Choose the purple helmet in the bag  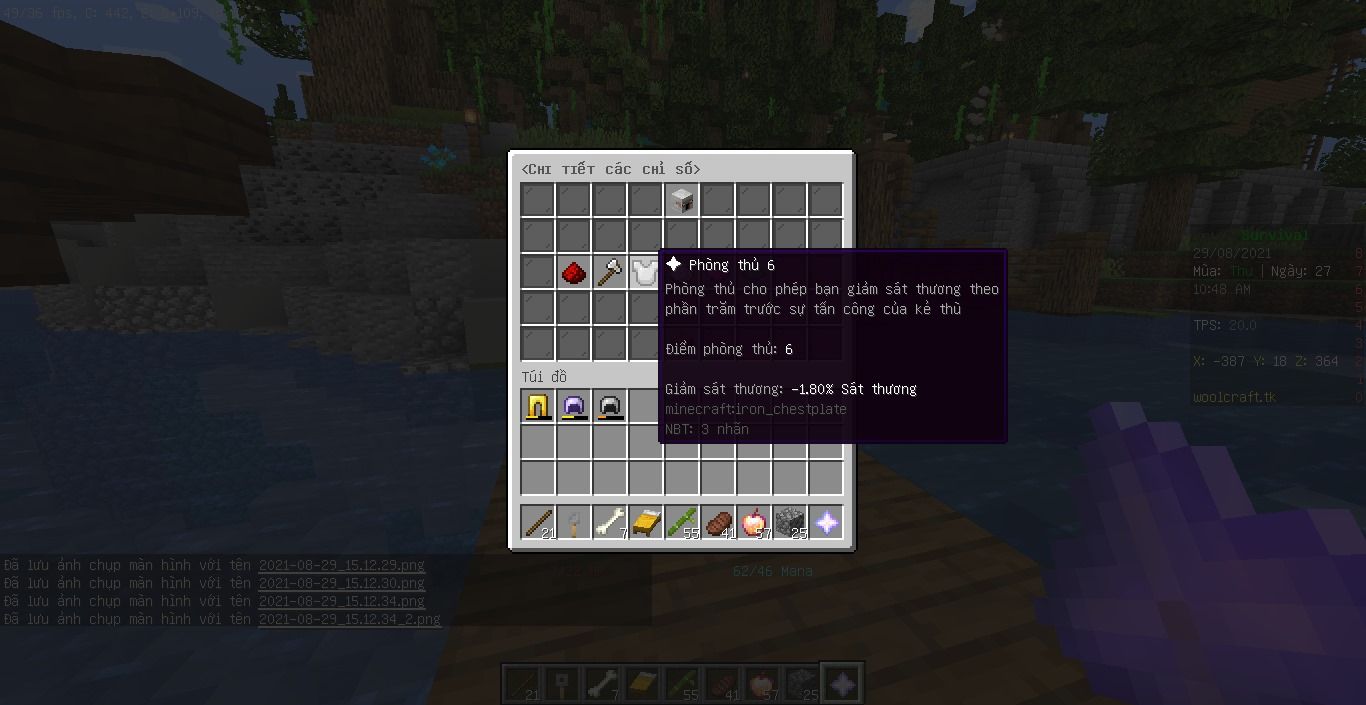[574, 407]
